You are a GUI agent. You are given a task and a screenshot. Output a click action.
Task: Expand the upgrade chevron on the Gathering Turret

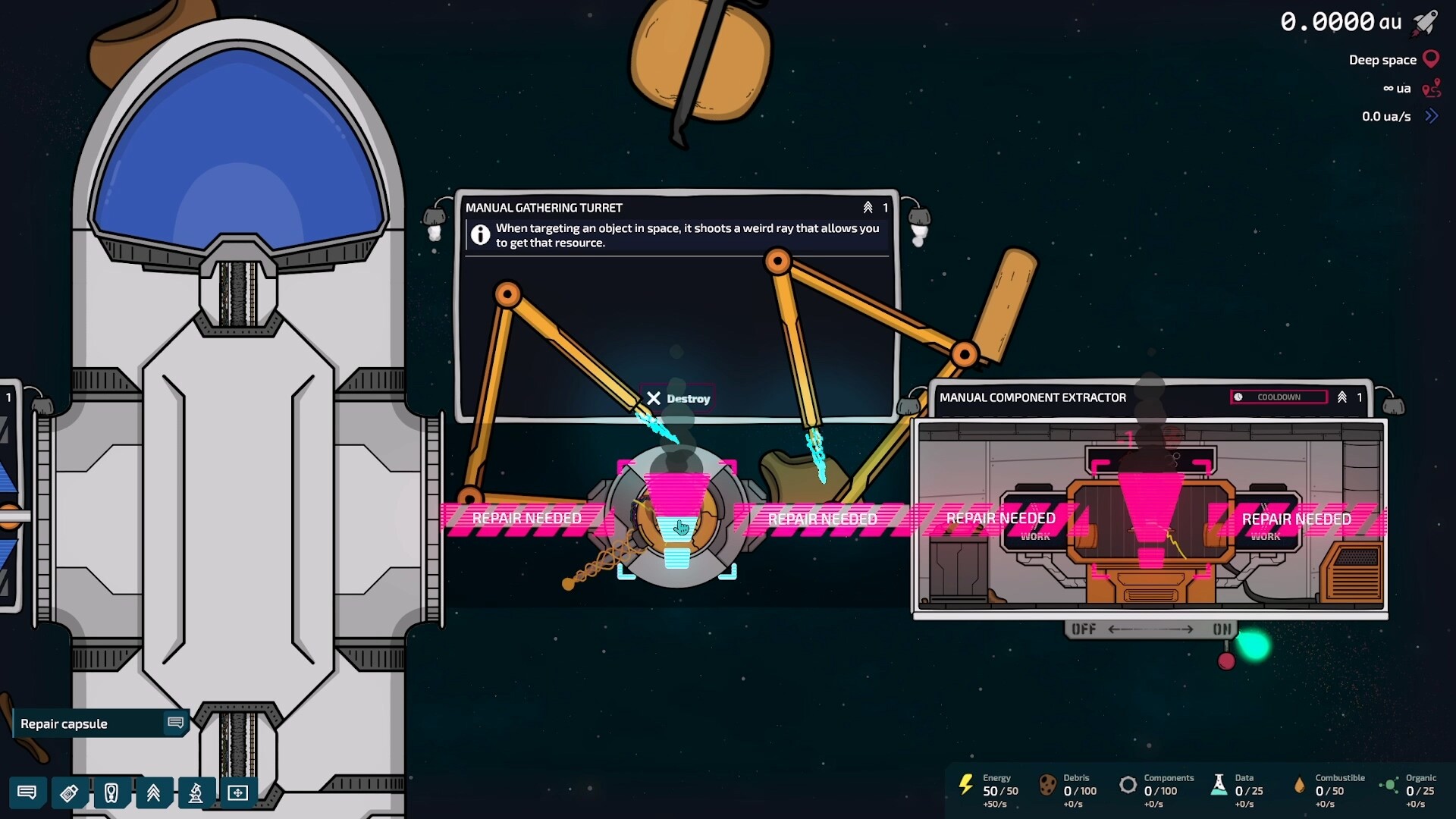pyautogui.click(x=869, y=207)
